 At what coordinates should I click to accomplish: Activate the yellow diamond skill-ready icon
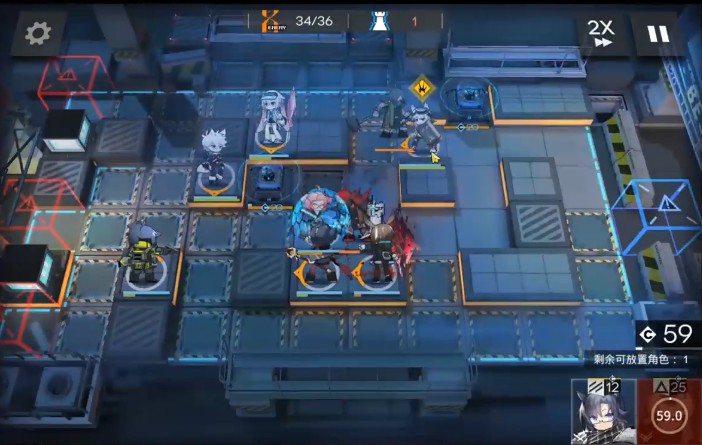click(x=422, y=89)
